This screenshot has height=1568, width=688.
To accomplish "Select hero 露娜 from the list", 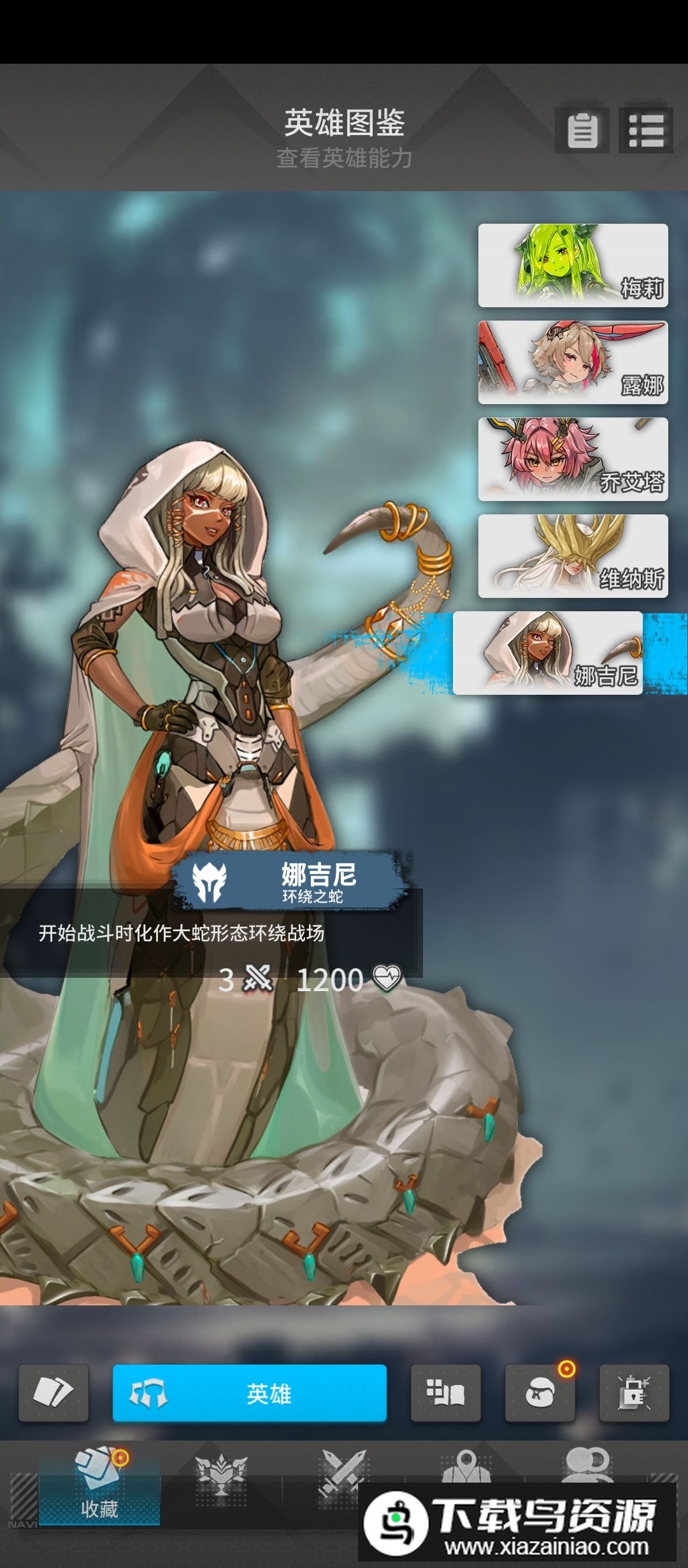I will point(573,362).
